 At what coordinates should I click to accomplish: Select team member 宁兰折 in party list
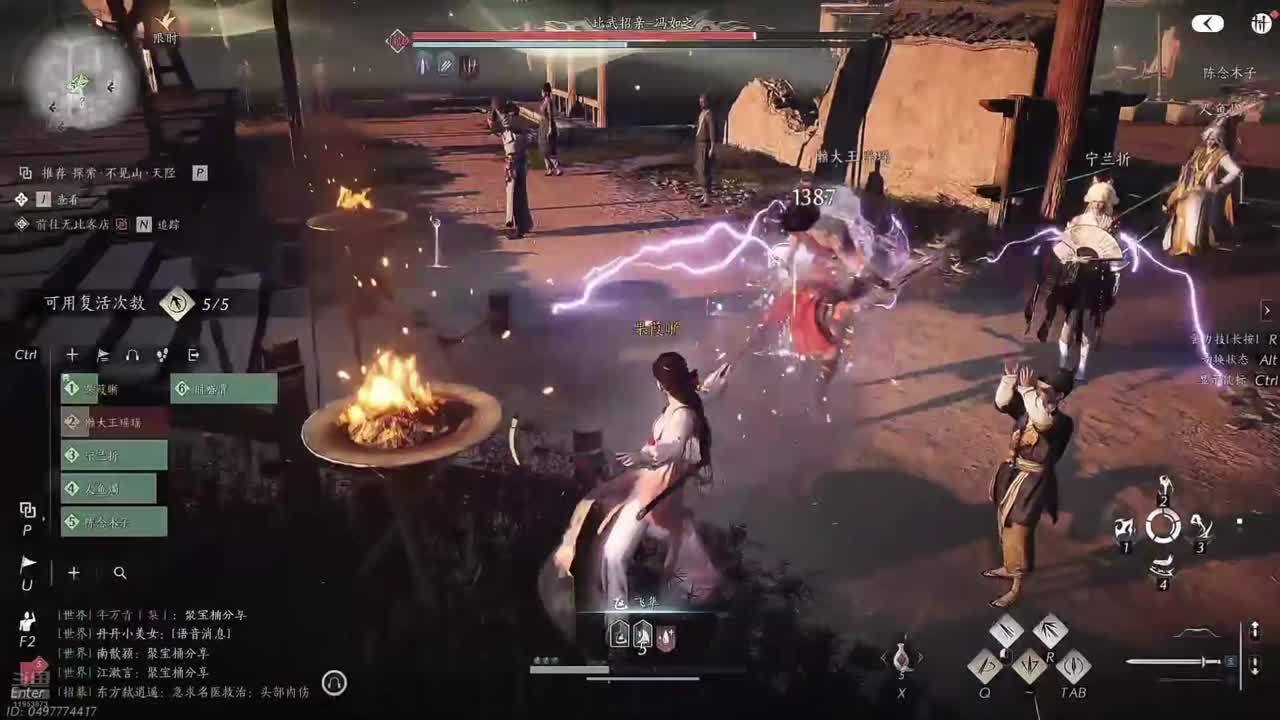114,455
